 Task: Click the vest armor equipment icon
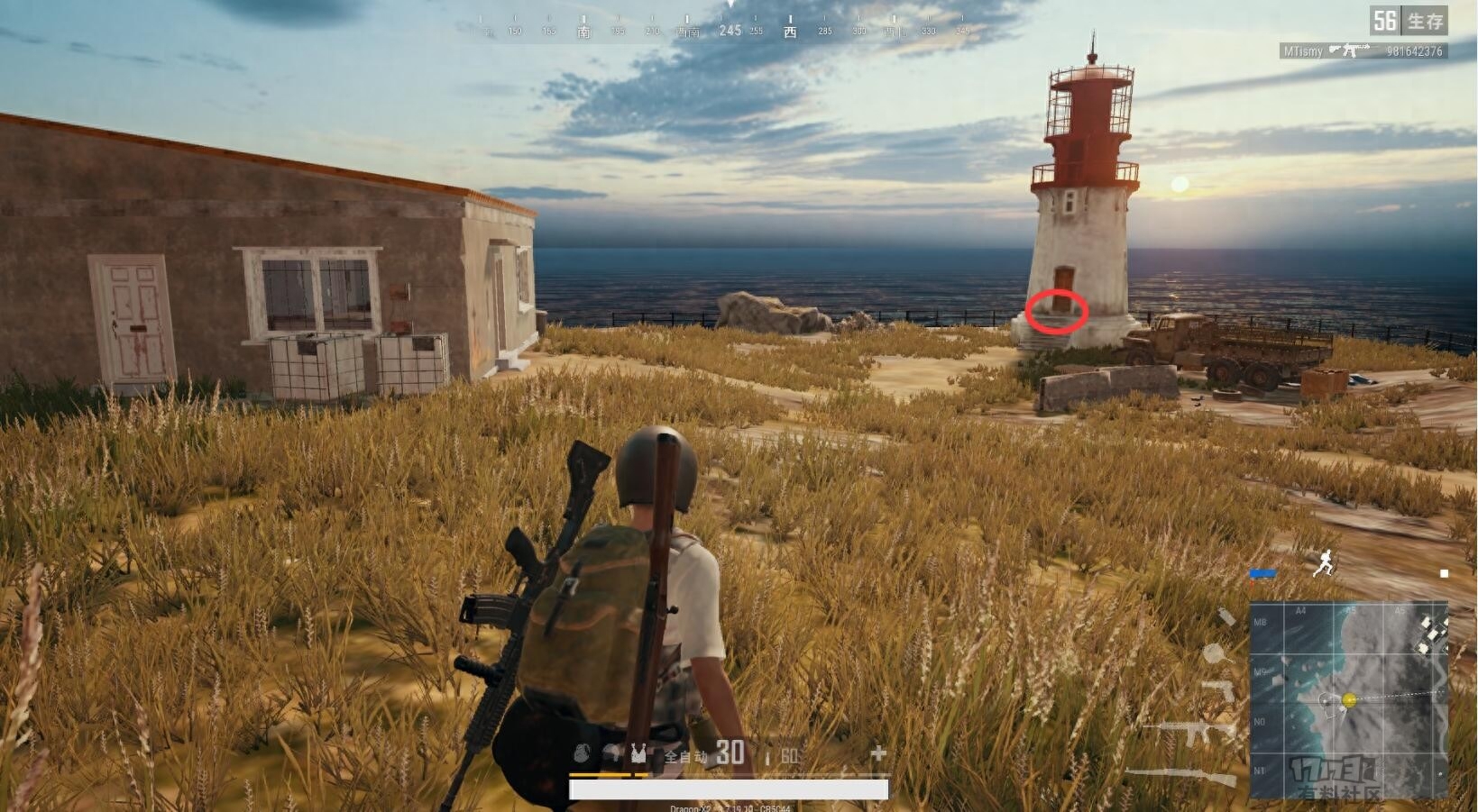[638, 753]
